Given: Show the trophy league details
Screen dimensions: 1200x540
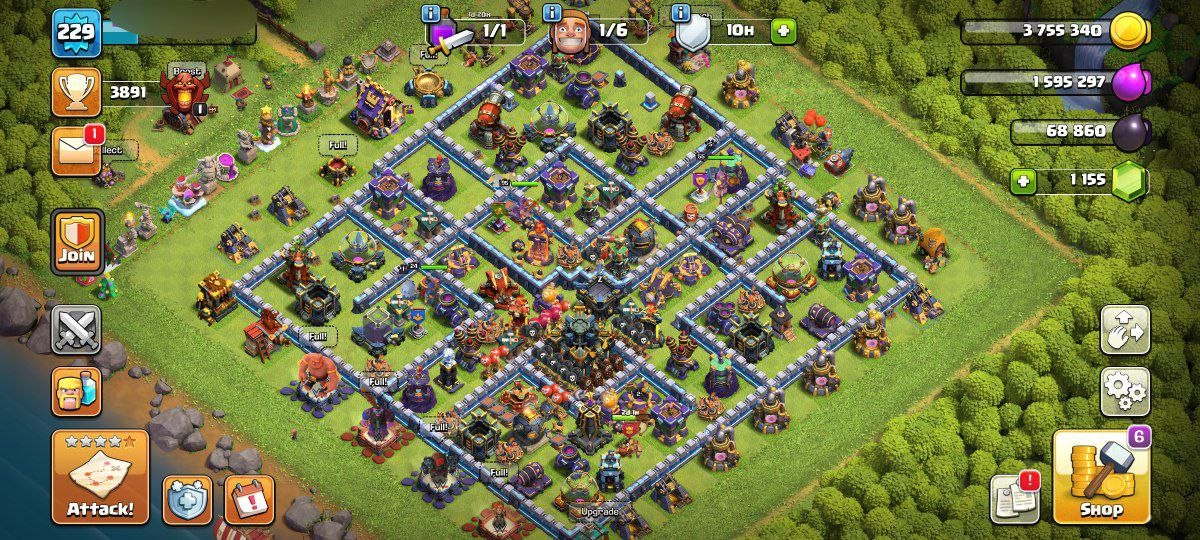Looking at the screenshot, I should pyautogui.click(x=77, y=93).
